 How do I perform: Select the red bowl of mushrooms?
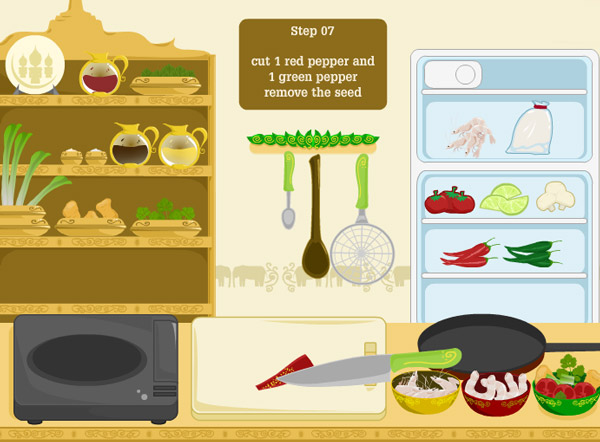pos(496,393)
